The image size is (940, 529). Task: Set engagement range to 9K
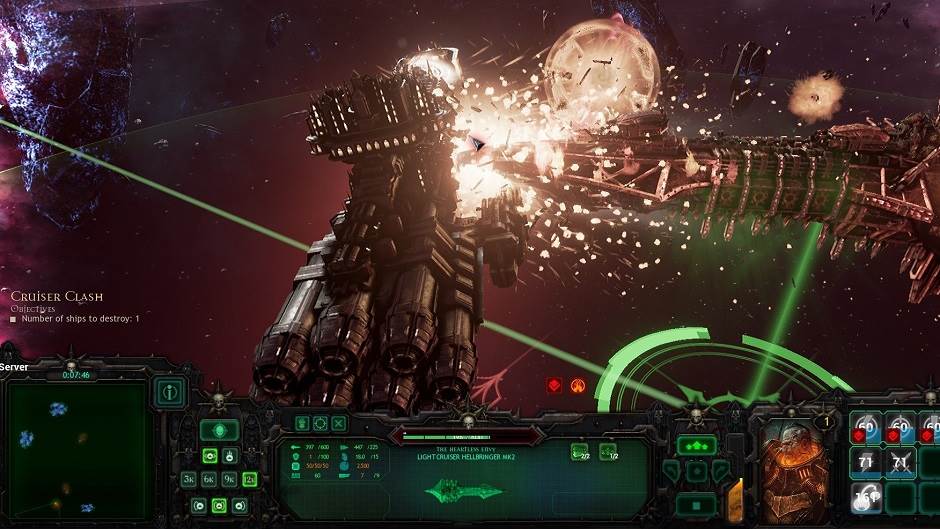228,479
